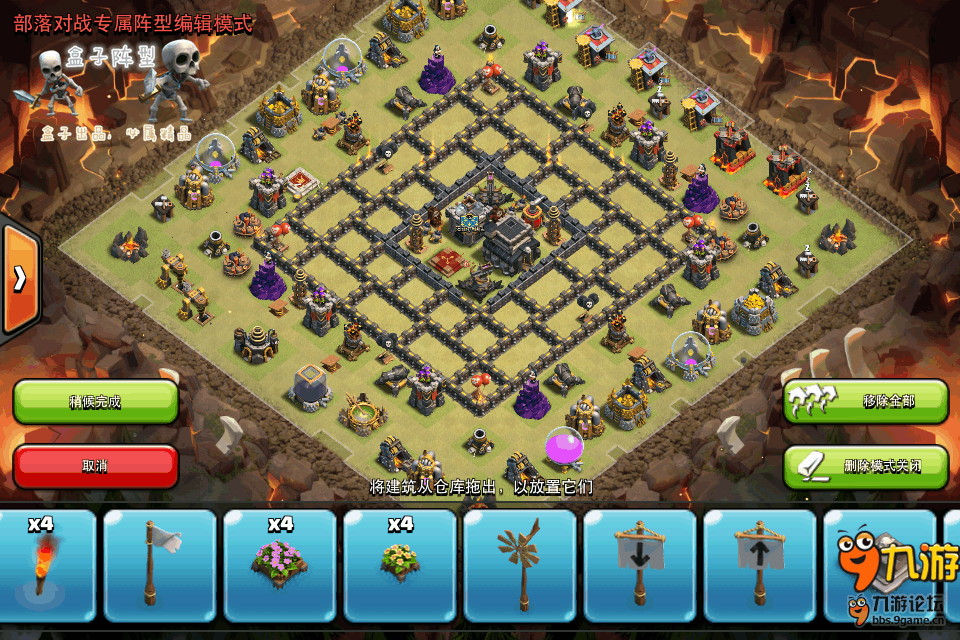The height and width of the screenshot is (640, 960).
Task: Click the green 稍候完成 button
Action: [95, 401]
